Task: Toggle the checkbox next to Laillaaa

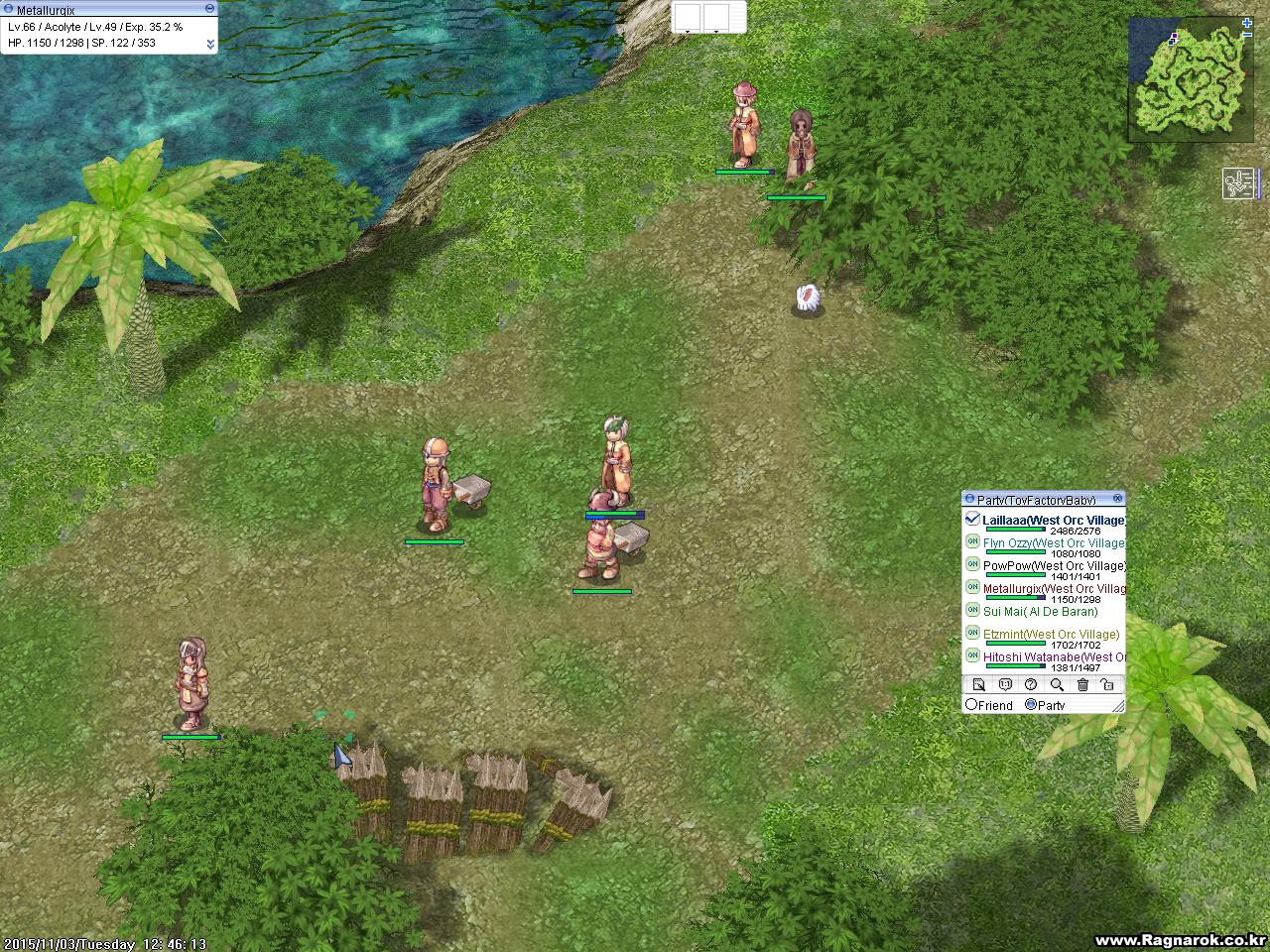Action: point(973,518)
